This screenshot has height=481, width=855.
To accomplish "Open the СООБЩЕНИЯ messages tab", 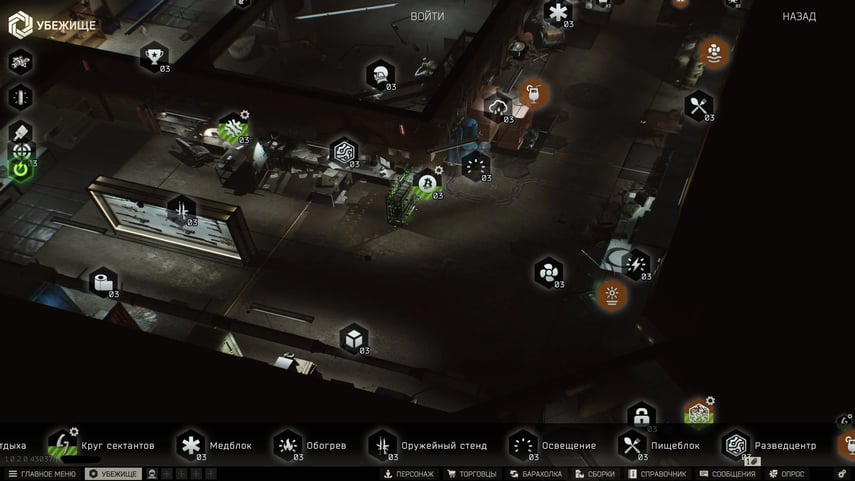I will (x=727, y=473).
